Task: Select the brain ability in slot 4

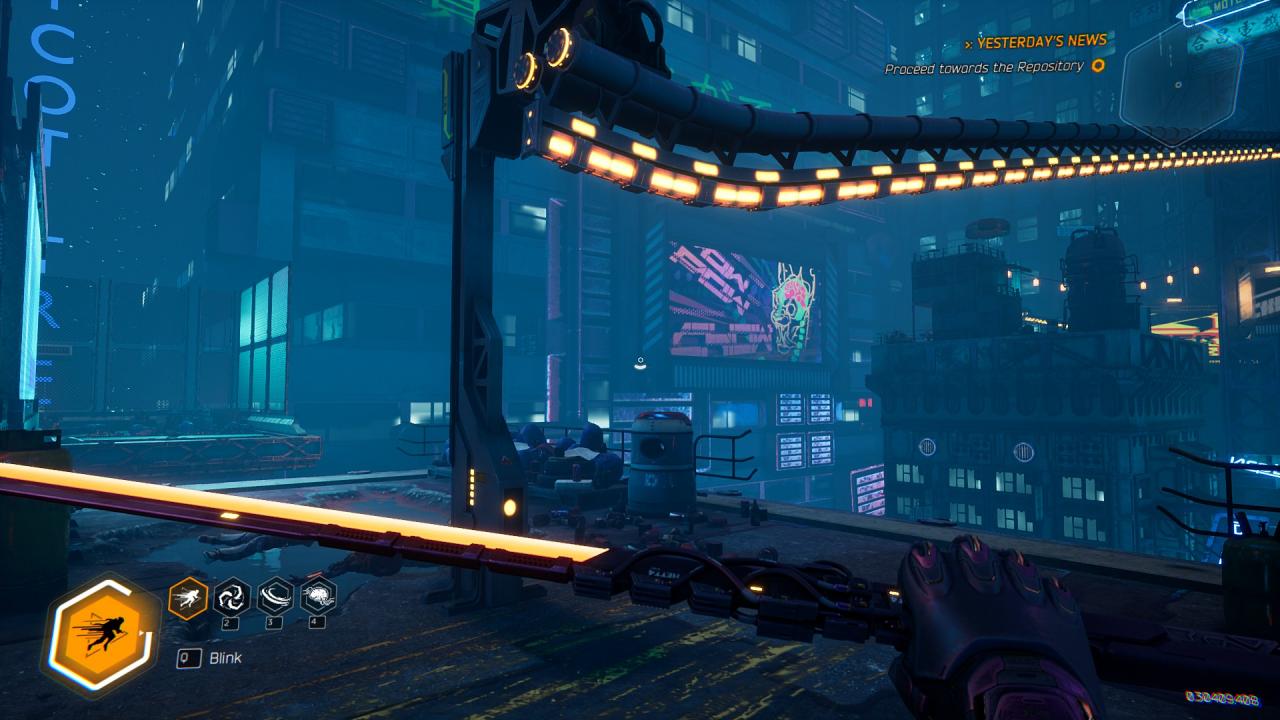Action: pyautogui.click(x=318, y=597)
